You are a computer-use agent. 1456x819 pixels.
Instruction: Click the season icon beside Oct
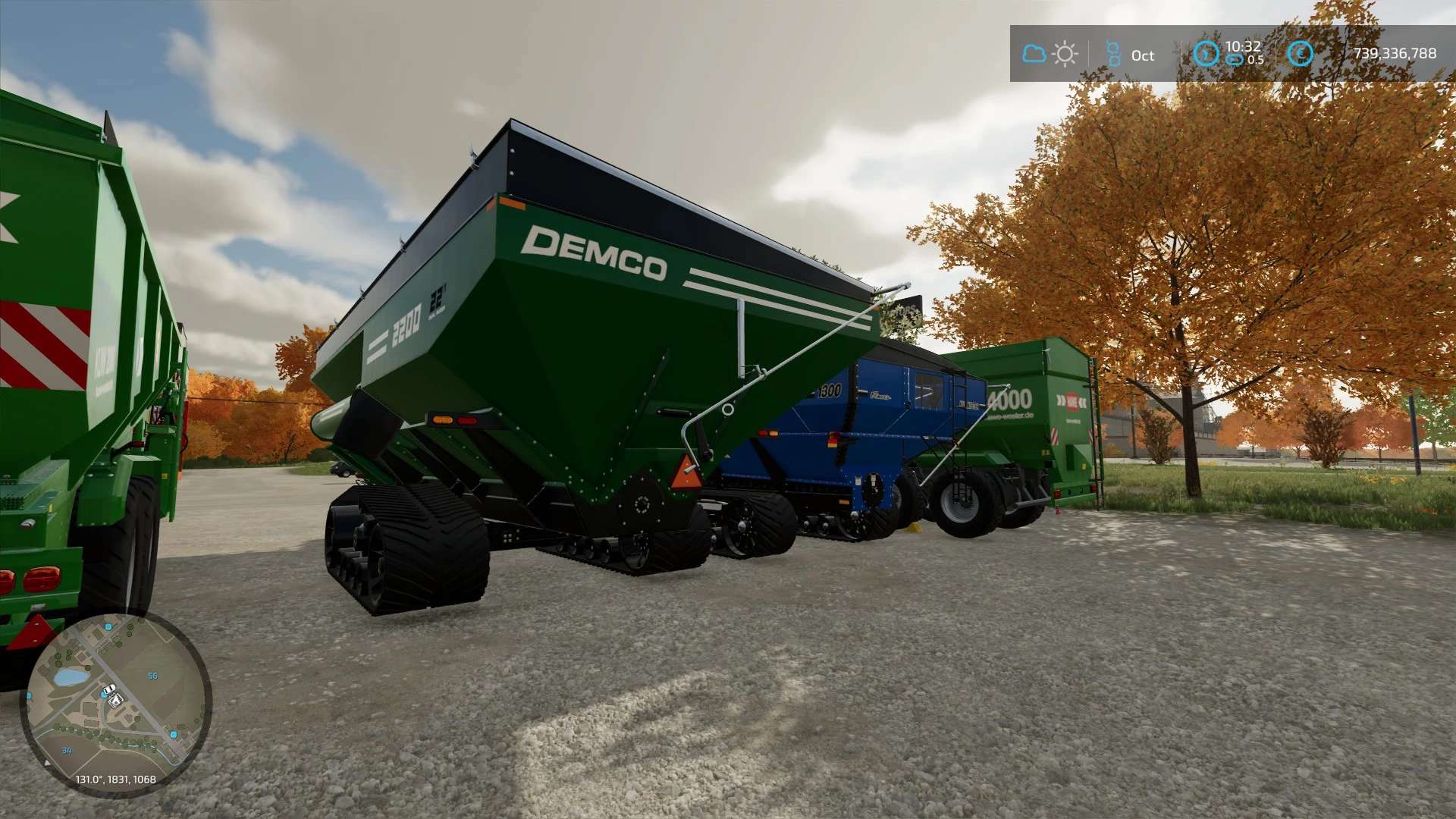[x=1113, y=55]
